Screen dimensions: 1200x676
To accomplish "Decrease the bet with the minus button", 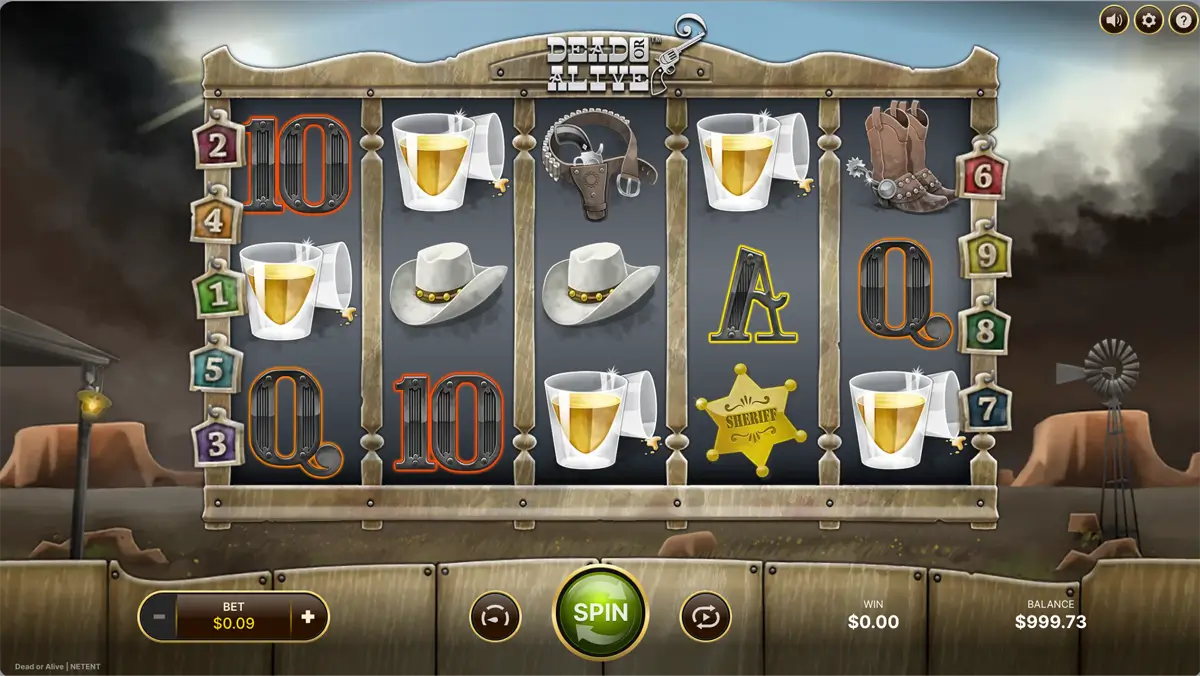I will 160,616.
